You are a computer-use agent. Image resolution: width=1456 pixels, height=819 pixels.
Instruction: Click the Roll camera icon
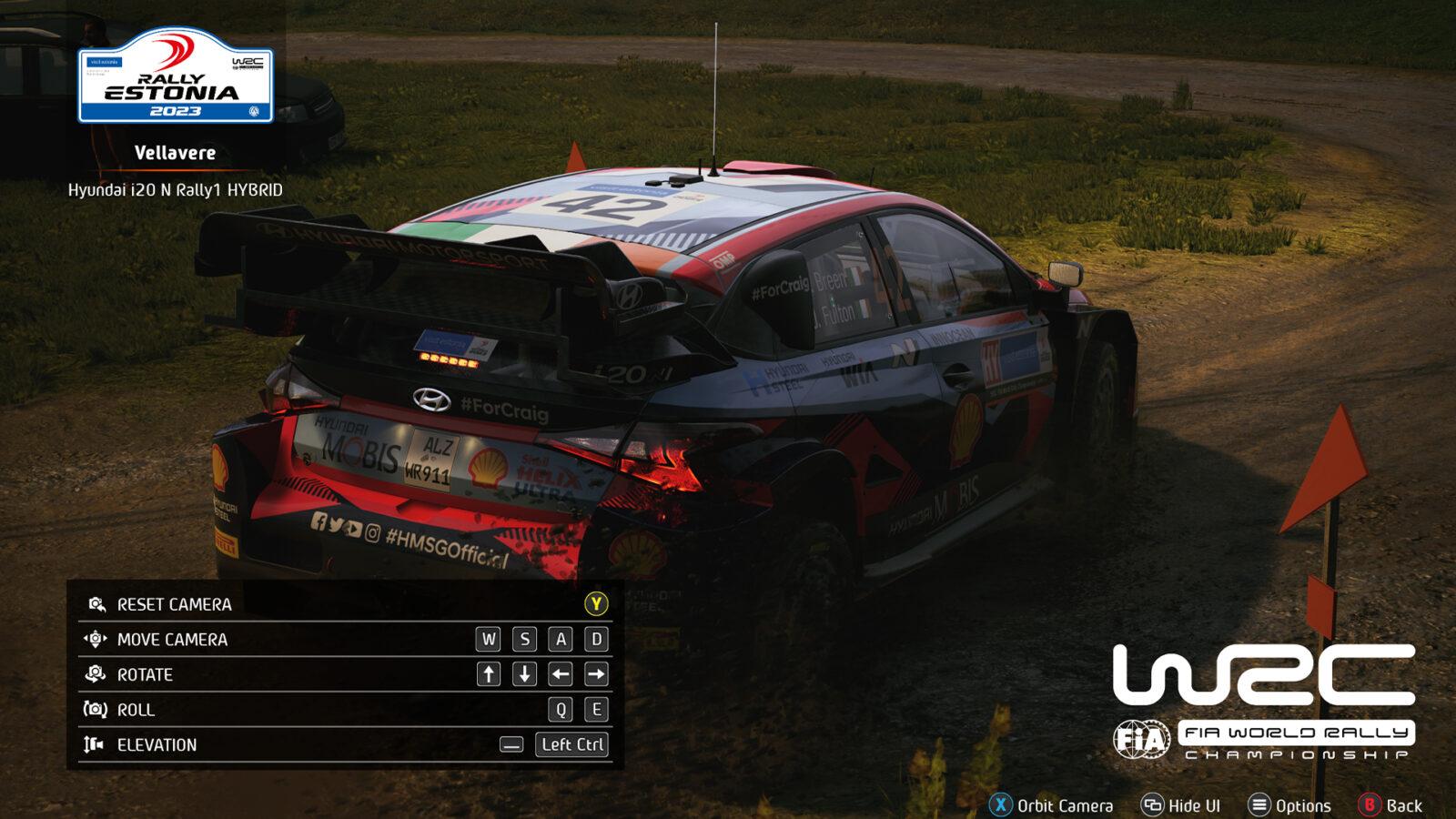point(94,707)
